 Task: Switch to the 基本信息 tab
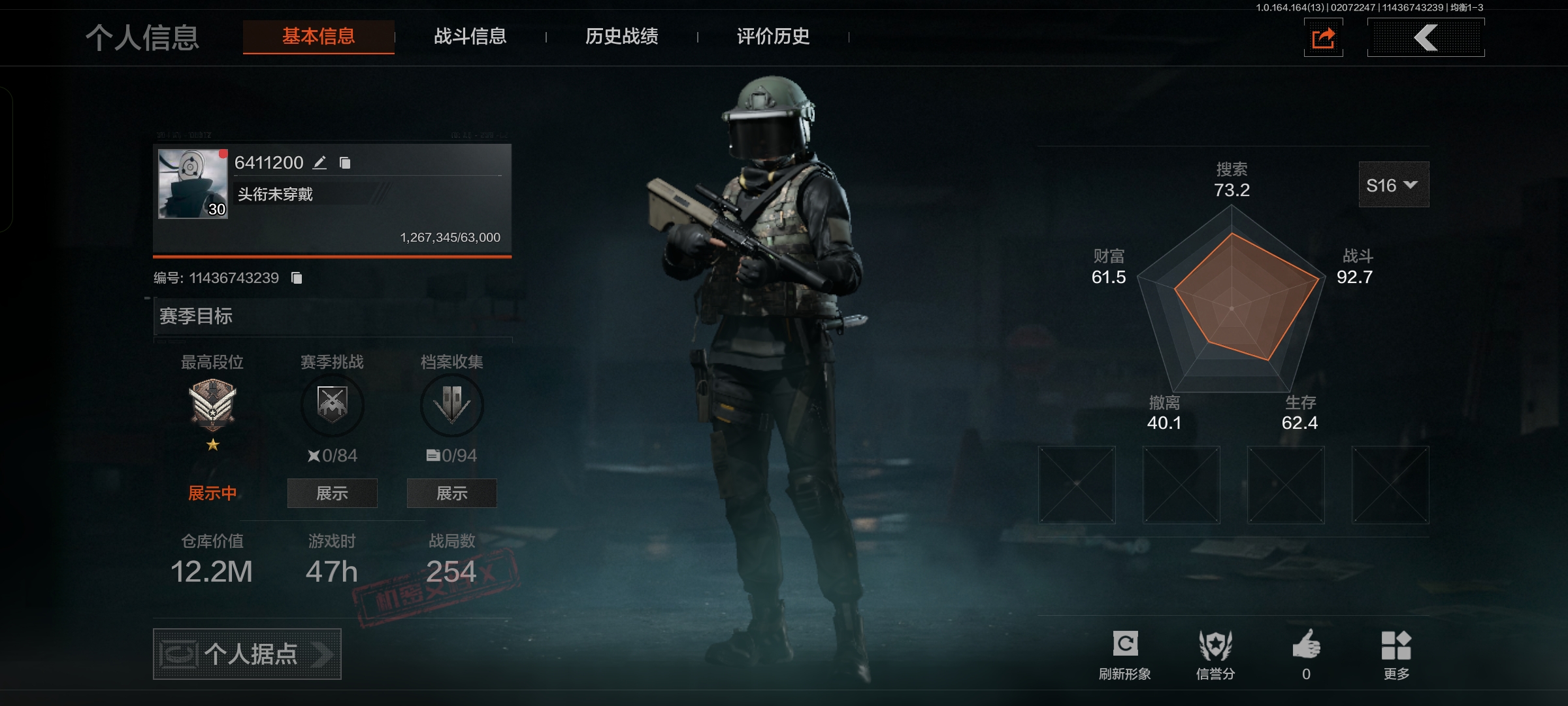pyautogui.click(x=319, y=37)
